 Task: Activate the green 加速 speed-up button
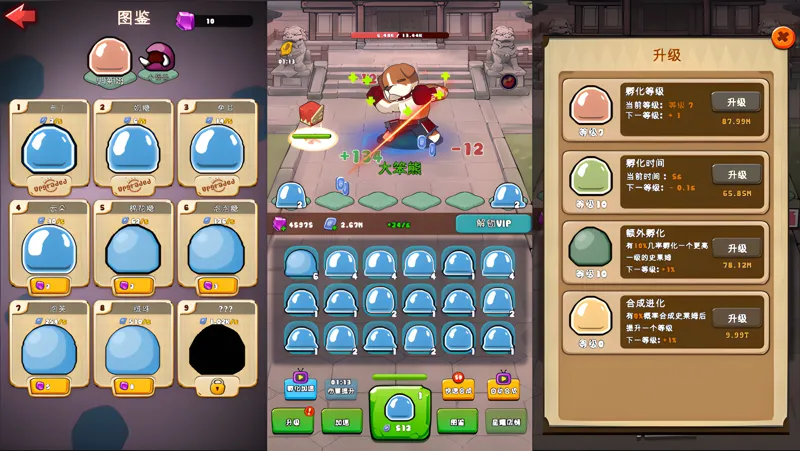341,422
